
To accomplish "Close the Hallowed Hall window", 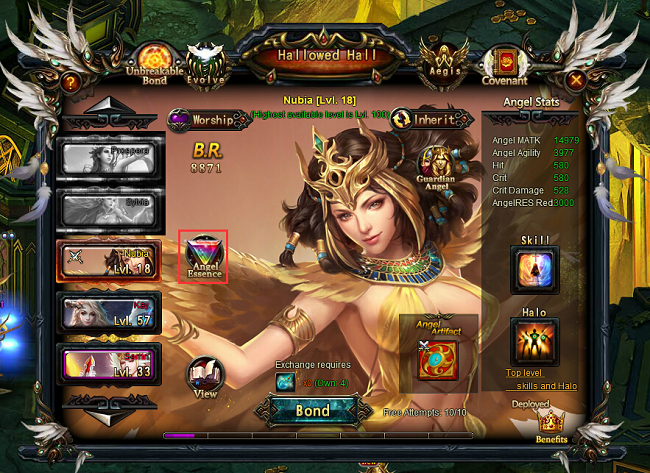I will [576, 80].
